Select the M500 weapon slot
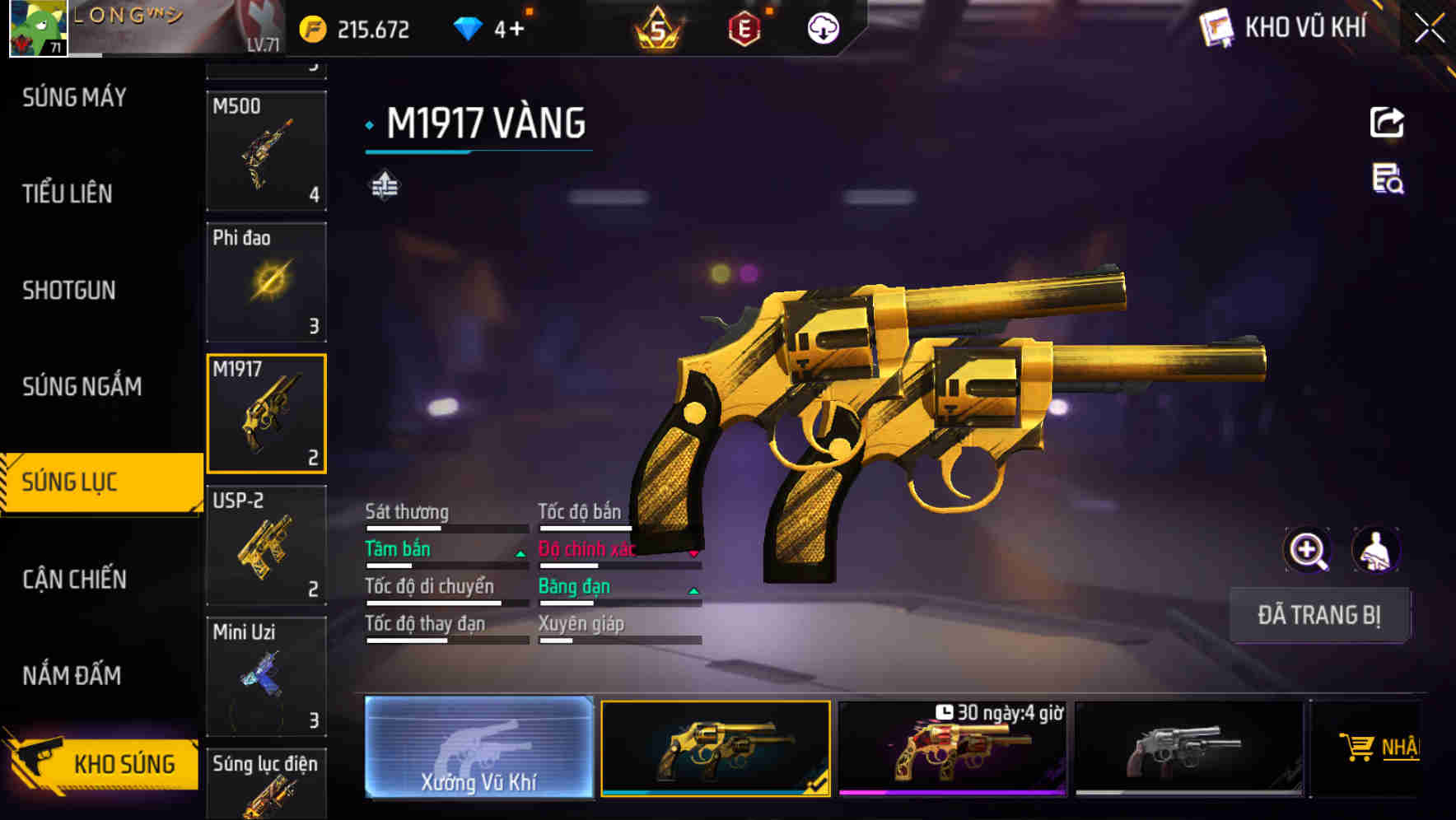Screen dimensions: 1456x820 click(266, 151)
